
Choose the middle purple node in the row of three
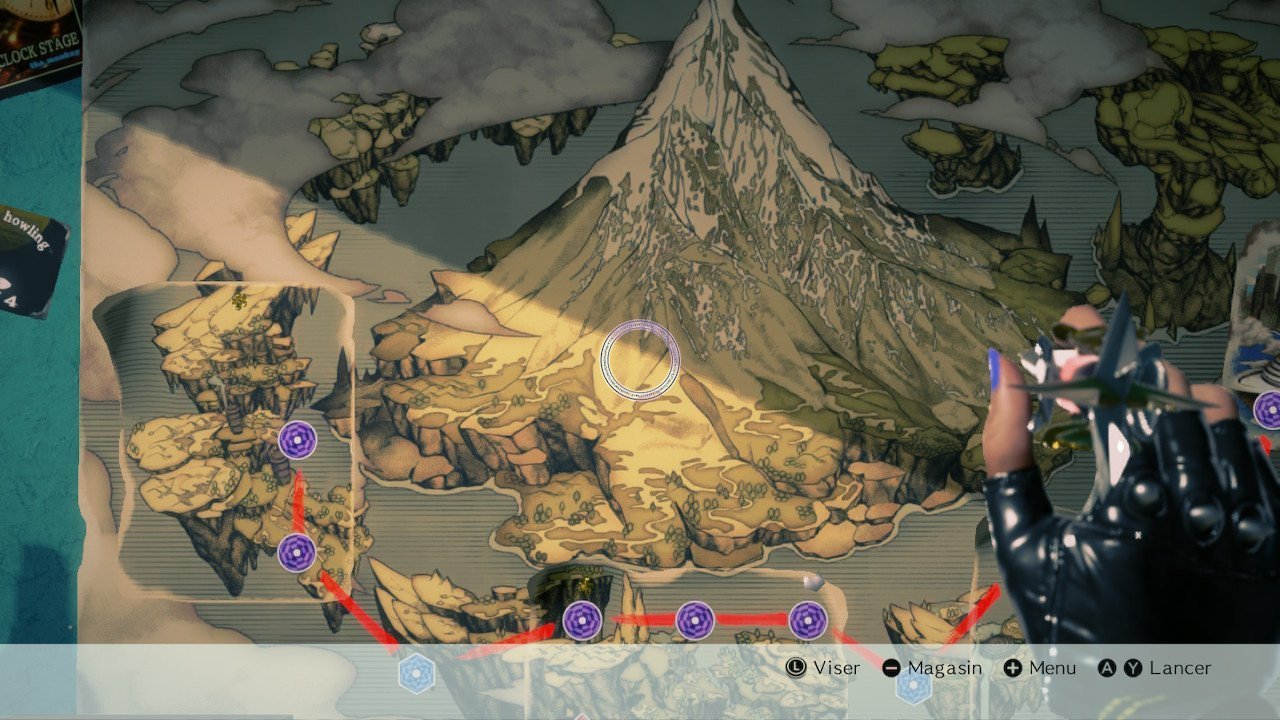[x=695, y=621]
